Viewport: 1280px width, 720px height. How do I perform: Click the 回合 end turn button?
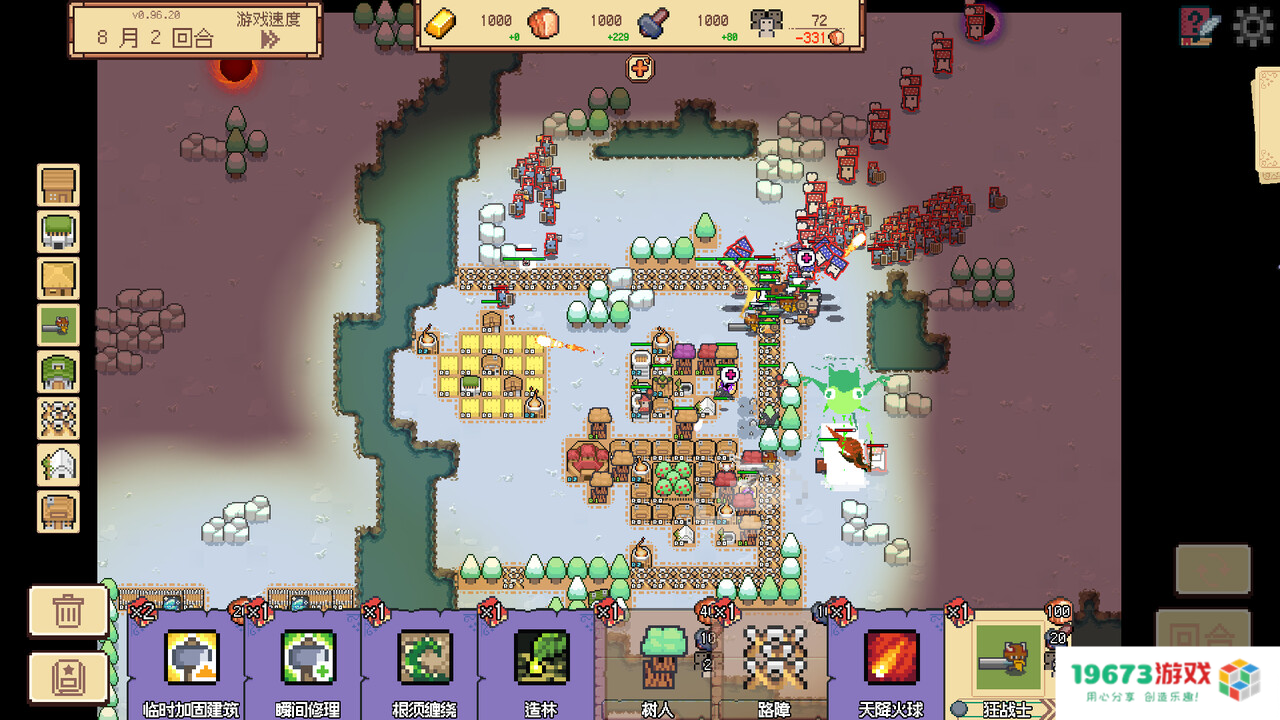(x=1203, y=636)
